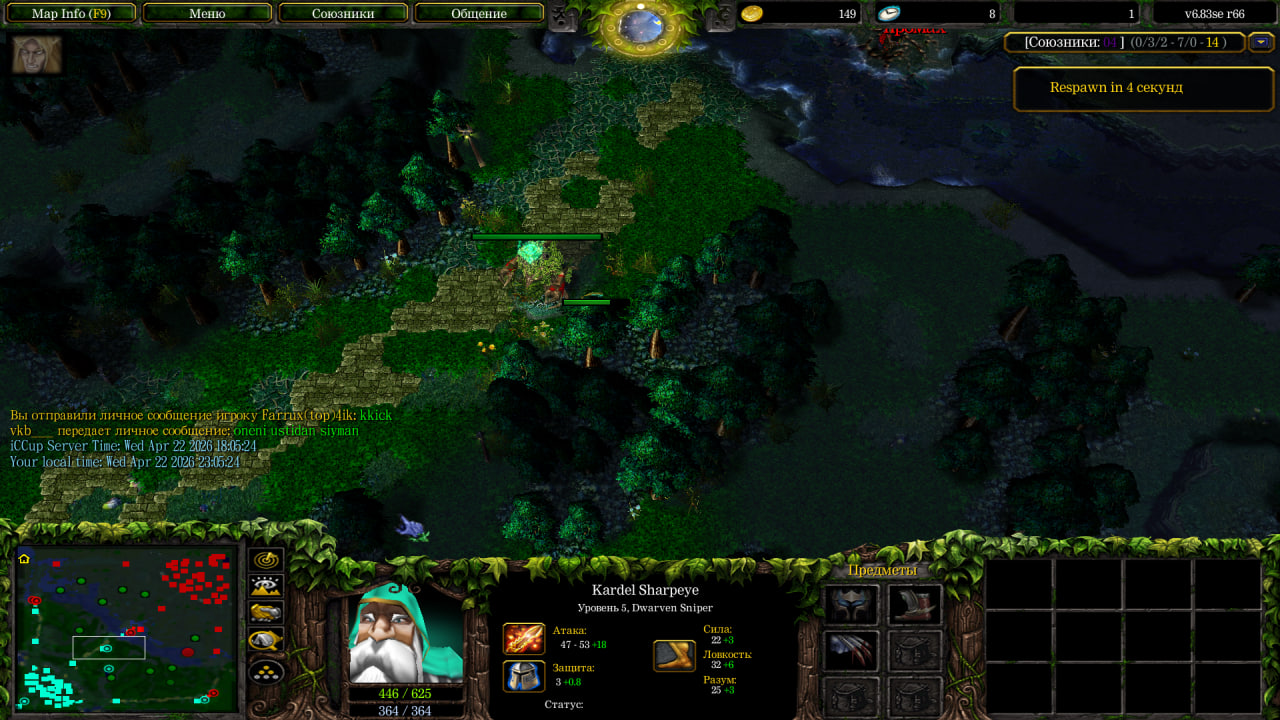Toggle minimap ally color mode button
The image size is (1280, 720).
267,614
